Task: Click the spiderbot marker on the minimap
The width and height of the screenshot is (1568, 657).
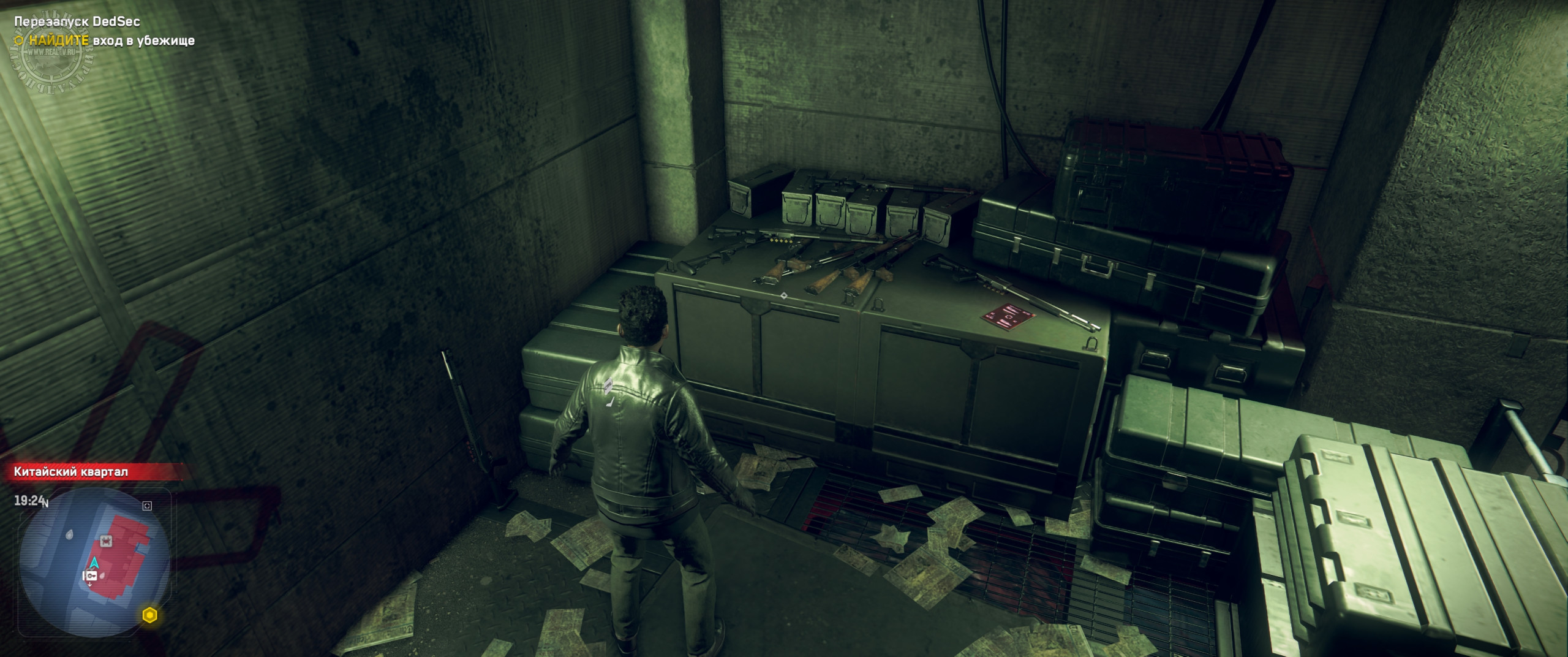Action: [x=107, y=540]
